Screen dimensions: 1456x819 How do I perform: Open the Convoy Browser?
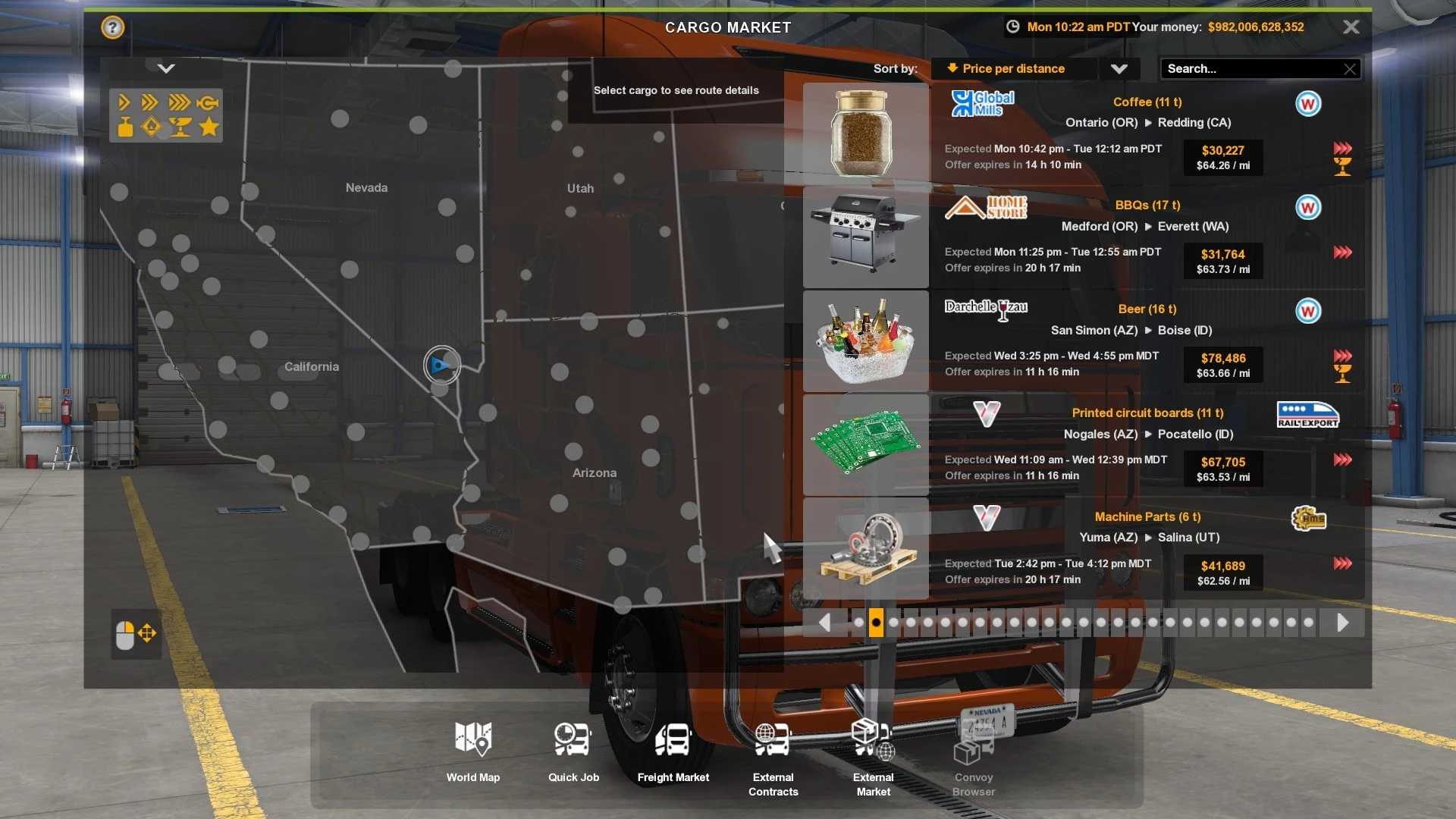pos(974,757)
